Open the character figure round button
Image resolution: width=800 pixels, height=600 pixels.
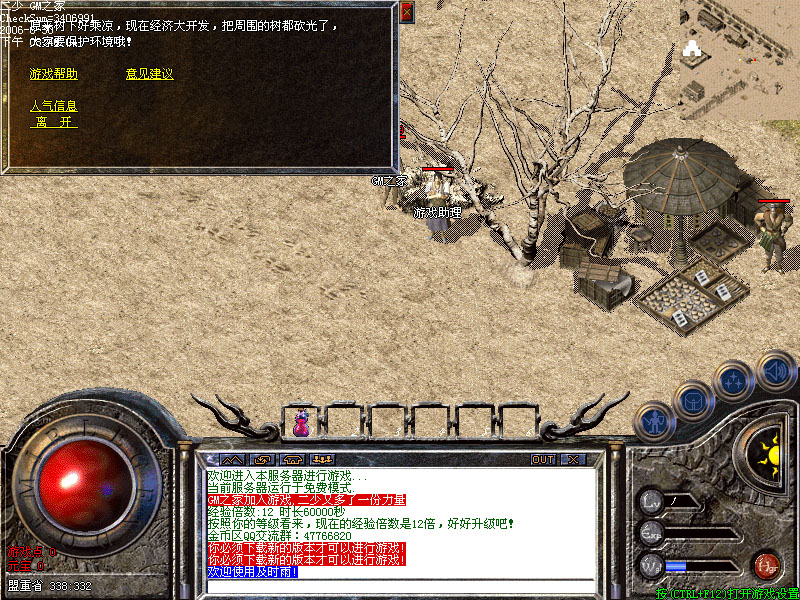point(655,421)
